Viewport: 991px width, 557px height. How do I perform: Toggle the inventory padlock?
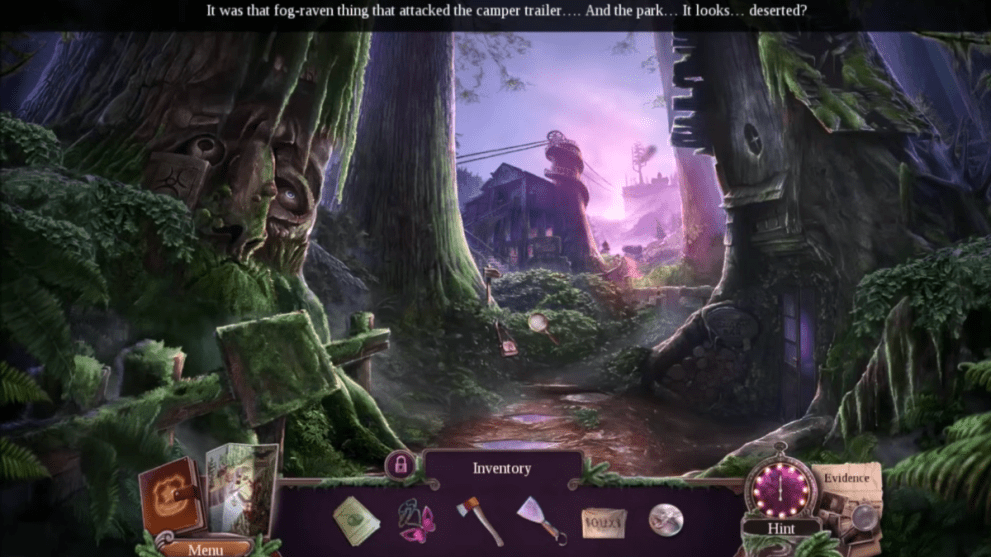[x=400, y=465]
